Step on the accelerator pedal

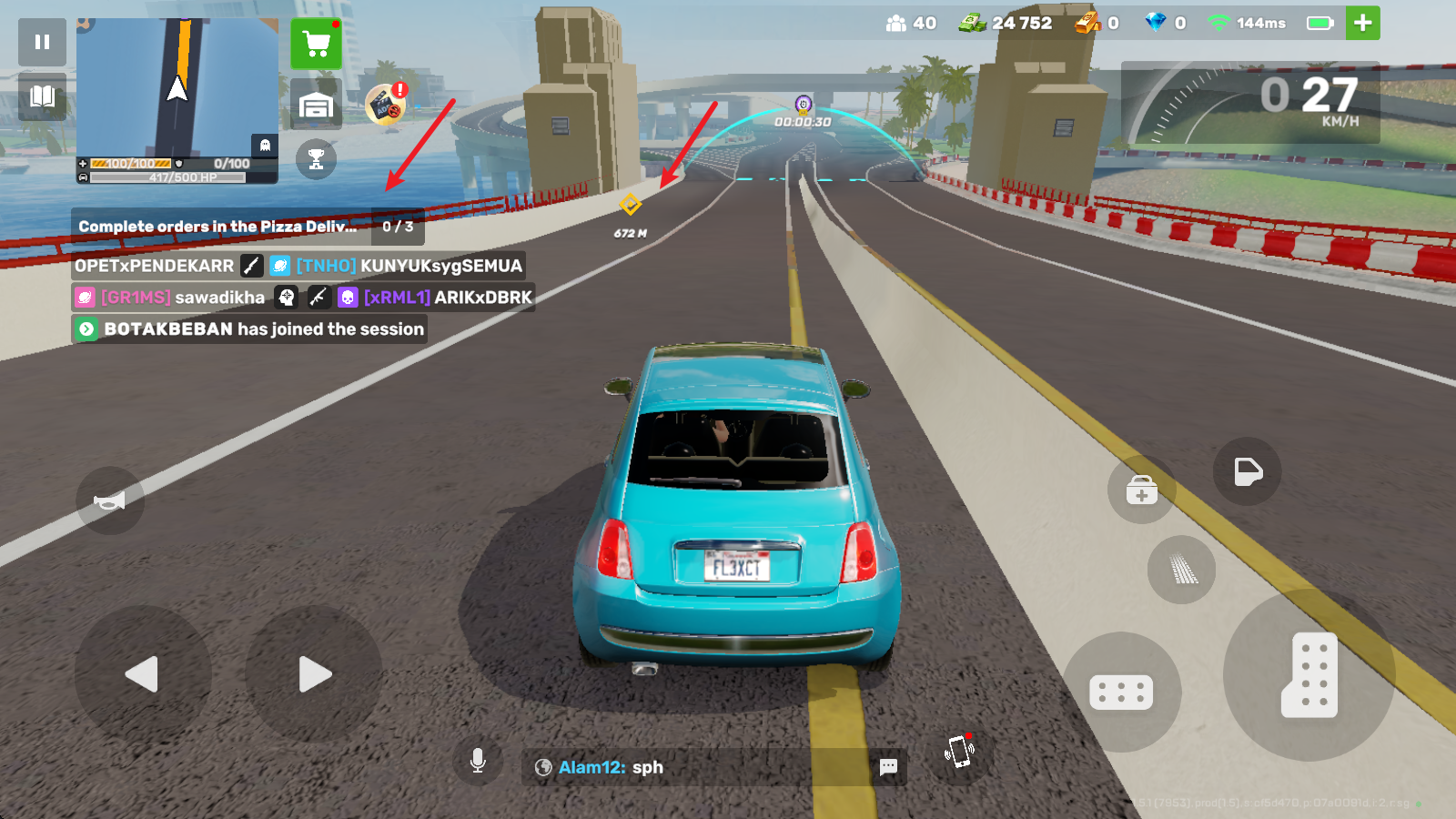click(x=1309, y=675)
